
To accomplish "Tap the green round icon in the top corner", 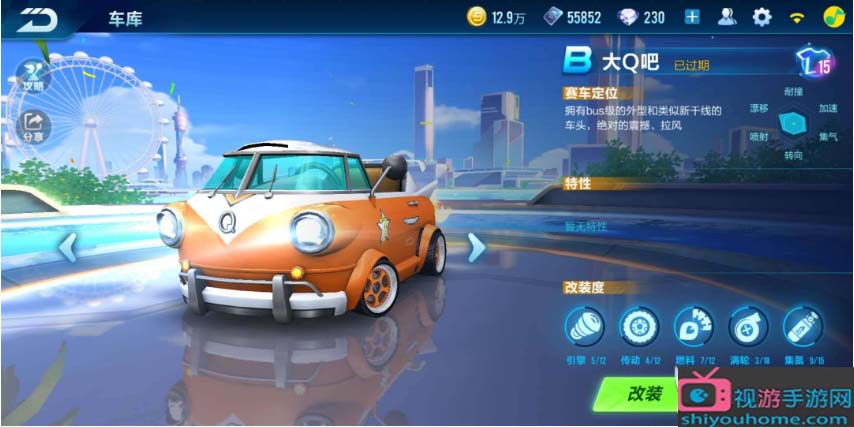I will tap(832, 17).
